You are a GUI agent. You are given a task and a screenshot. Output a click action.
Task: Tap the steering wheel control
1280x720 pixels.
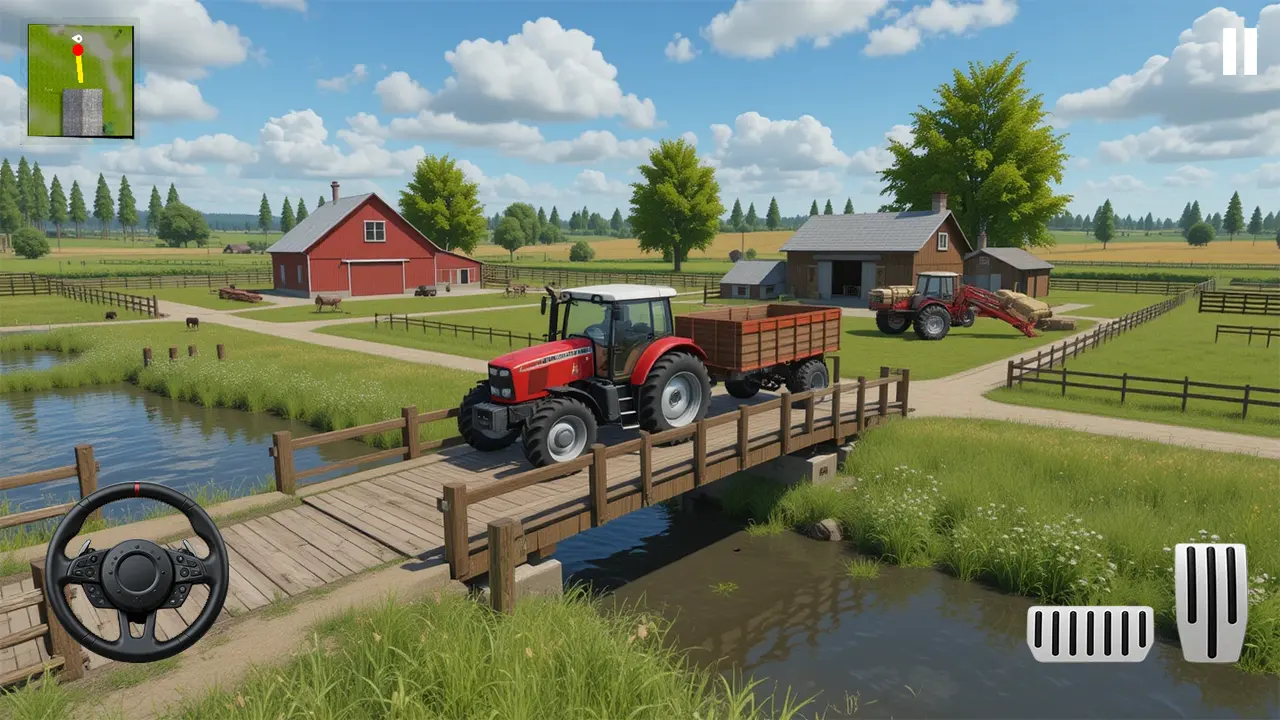[x=136, y=572]
